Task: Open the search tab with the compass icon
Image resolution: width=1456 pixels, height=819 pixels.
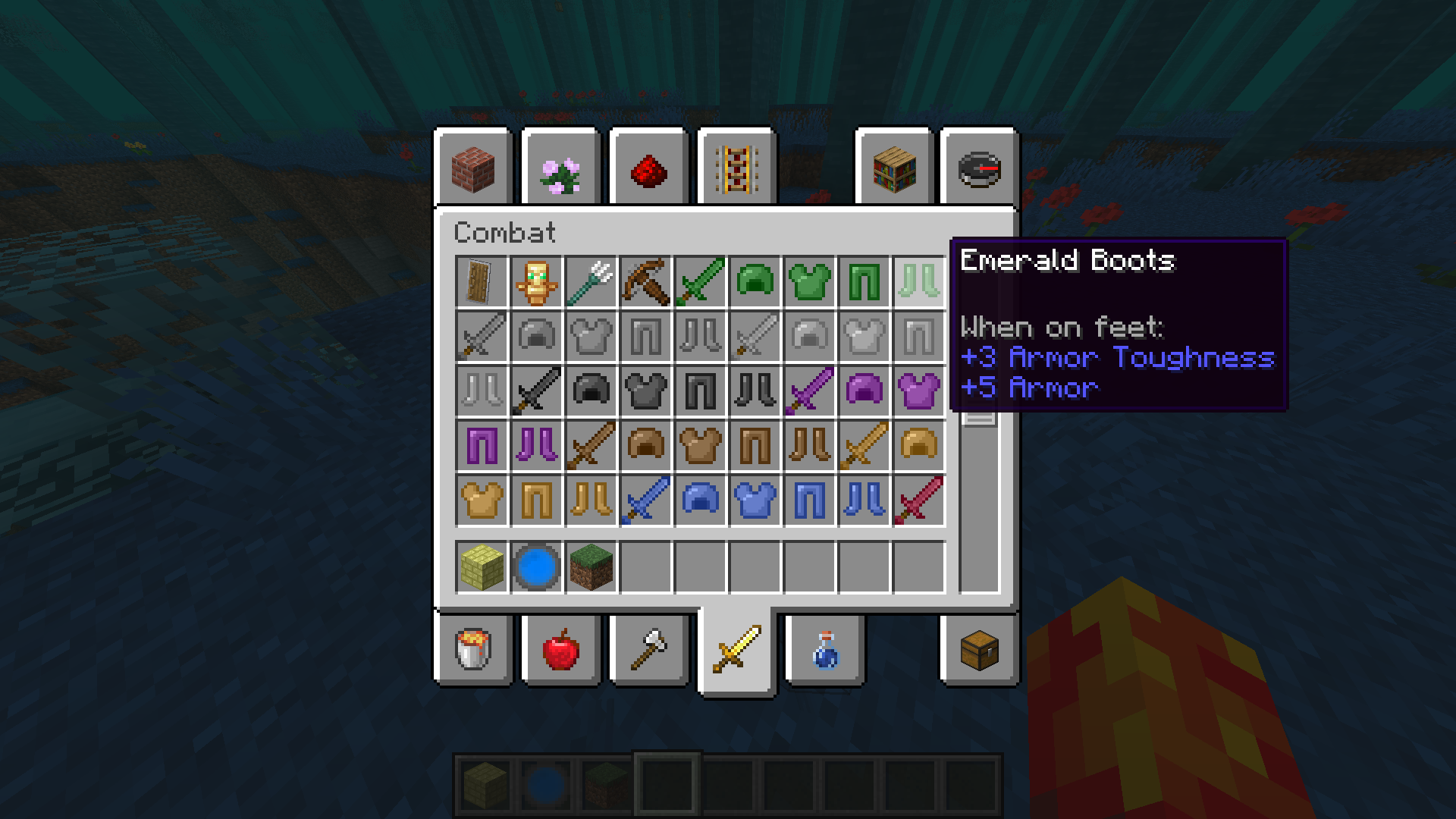Action: pos(978,168)
